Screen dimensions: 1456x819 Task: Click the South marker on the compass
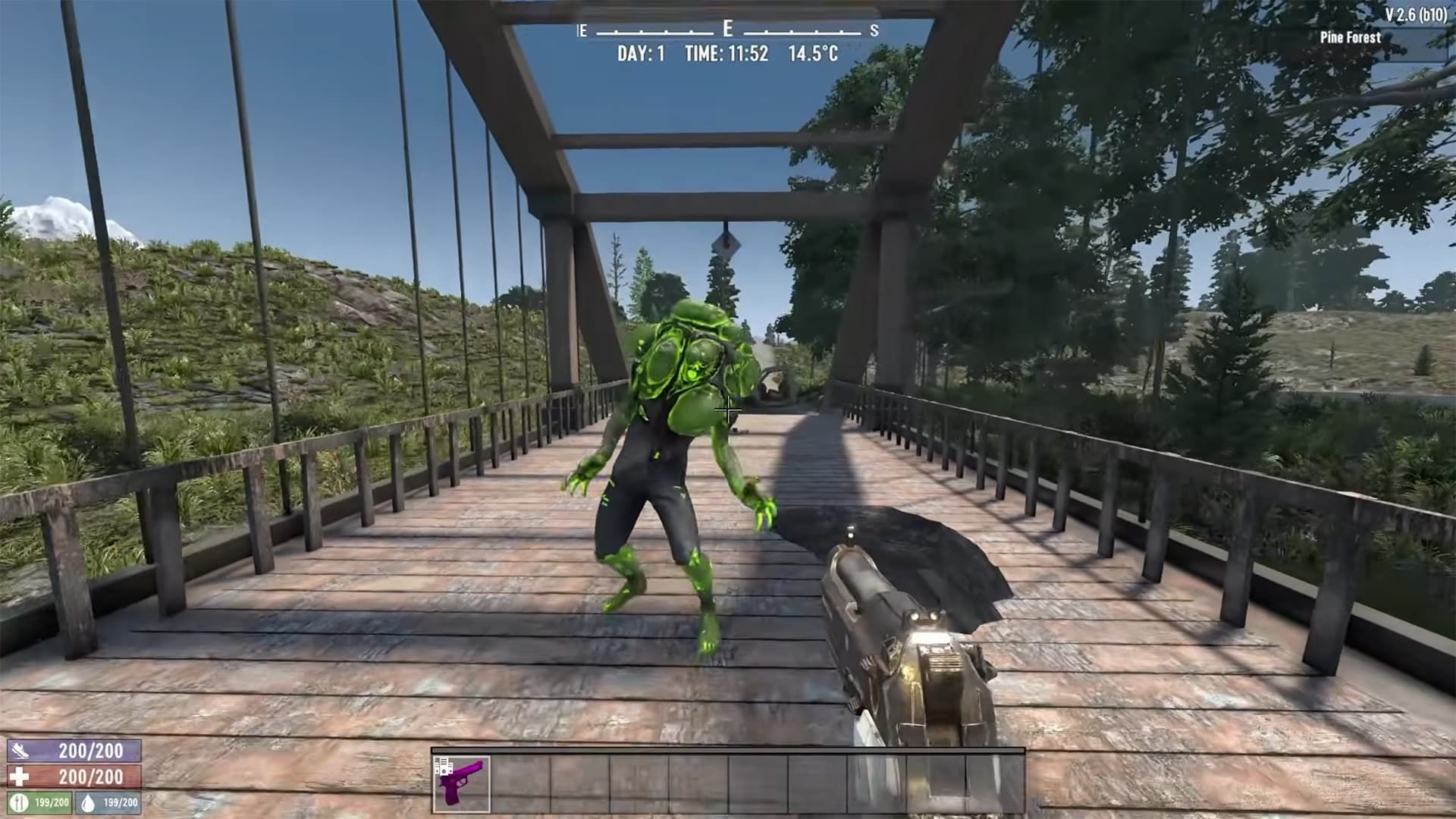pyautogui.click(x=874, y=32)
